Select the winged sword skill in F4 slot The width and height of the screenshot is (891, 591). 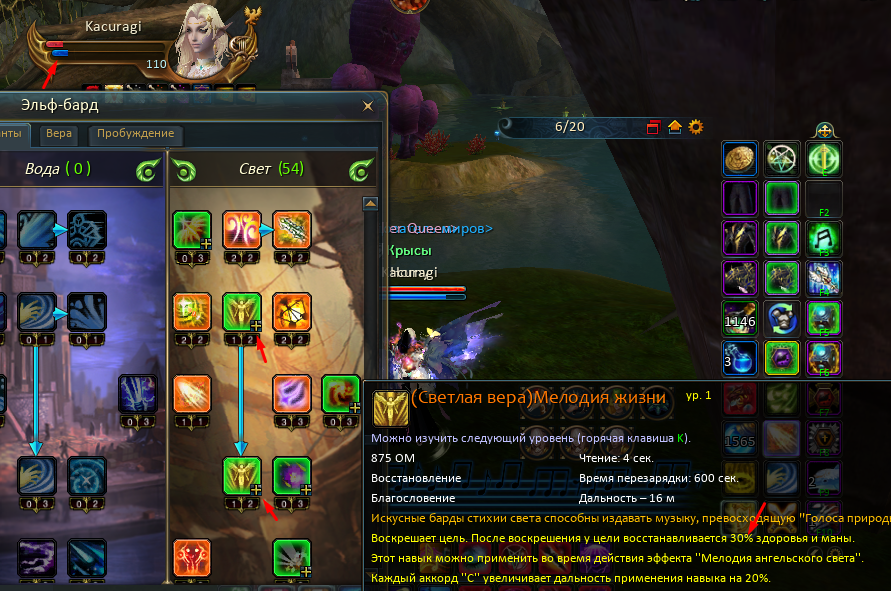point(823,278)
